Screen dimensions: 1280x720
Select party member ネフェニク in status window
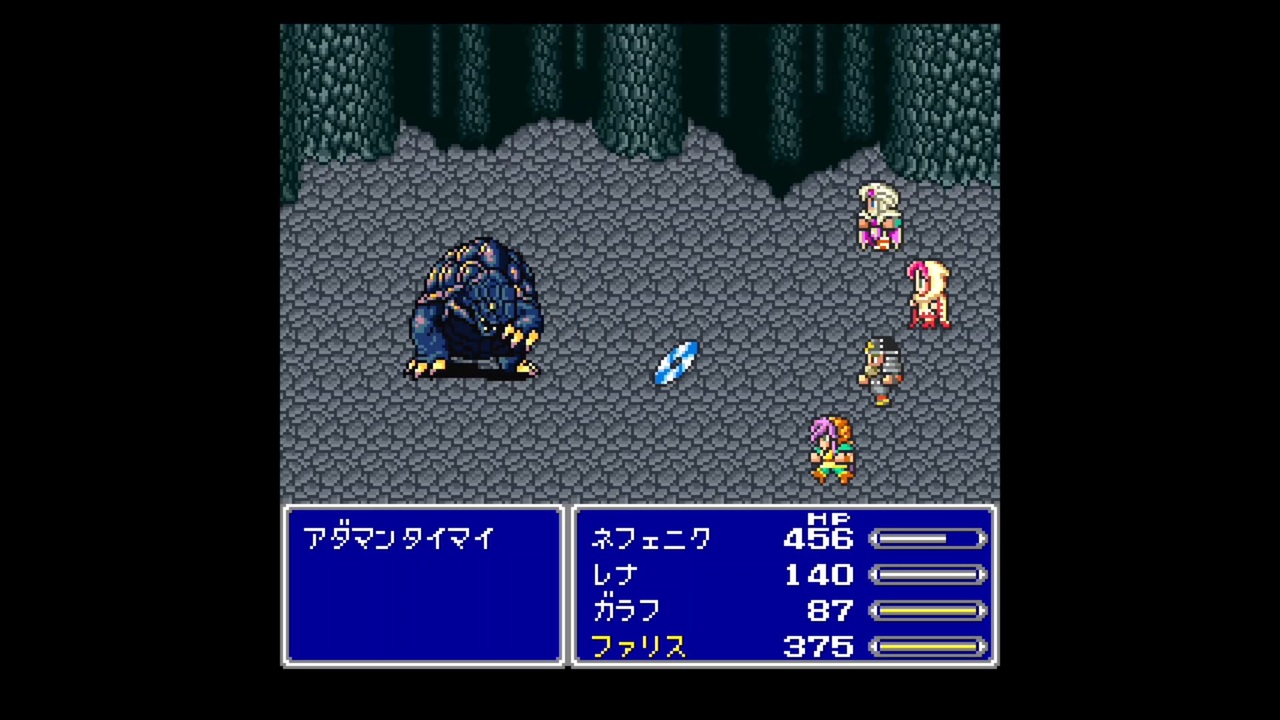point(651,539)
